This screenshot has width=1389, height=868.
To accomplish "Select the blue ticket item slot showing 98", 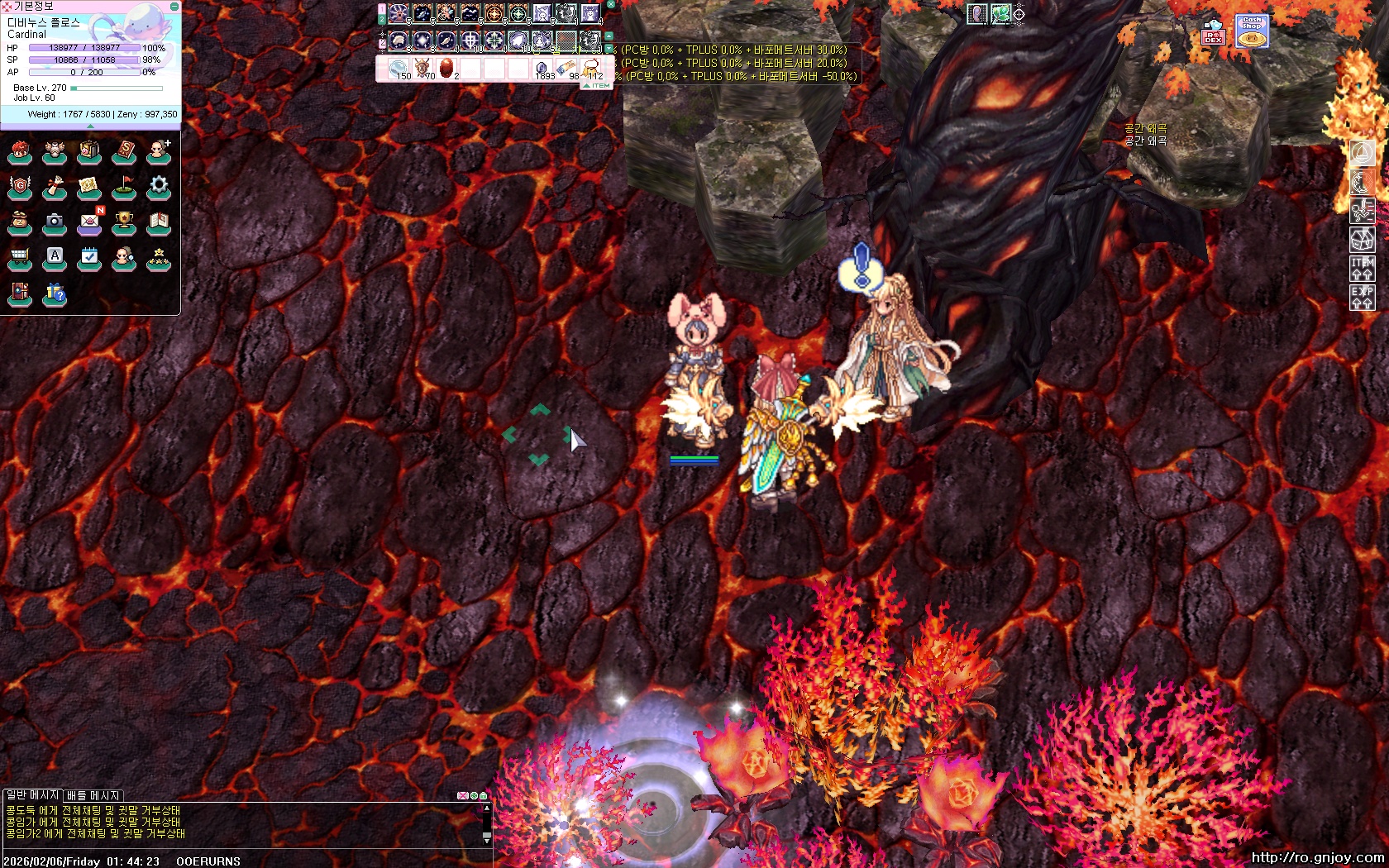I will (x=567, y=68).
